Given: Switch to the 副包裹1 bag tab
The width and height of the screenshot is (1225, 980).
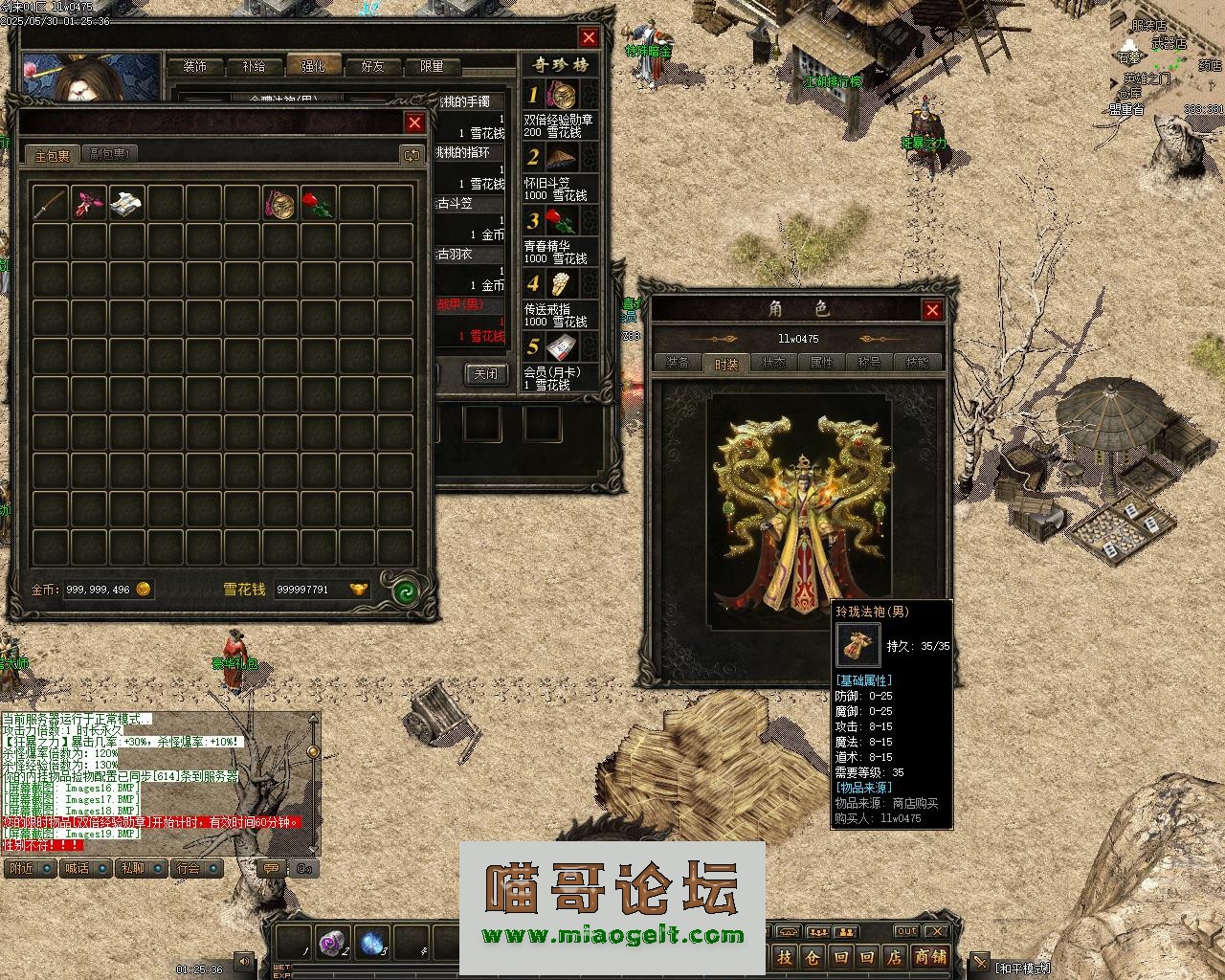Looking at the screenshot, I should pos(112,154).
